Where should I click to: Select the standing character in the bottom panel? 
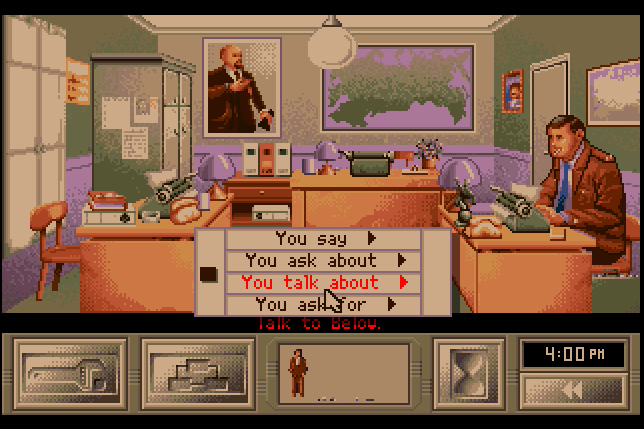pos(298,372)
